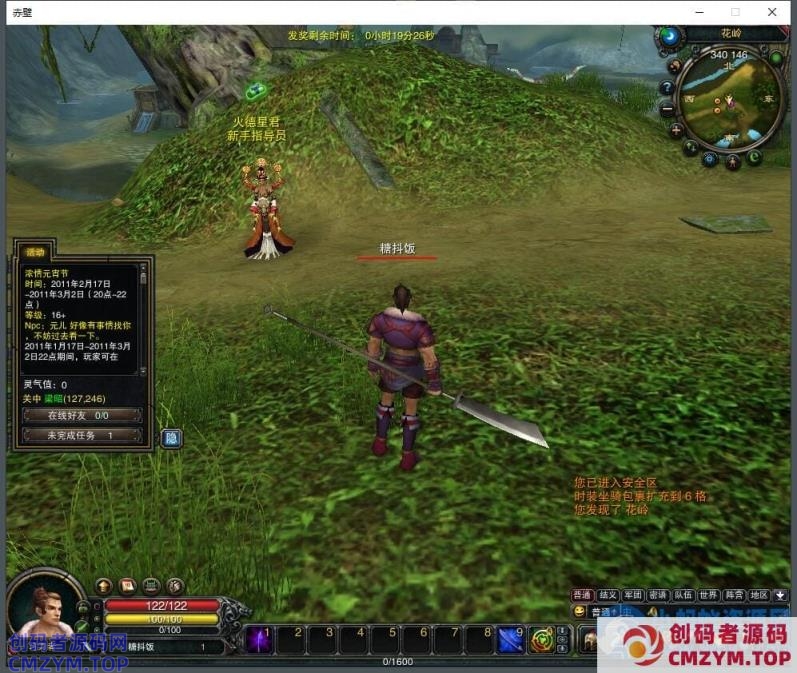Image resolution: width=797 pixels, height=673 pixels.
Task: Close the 赤壁 game window
Action: [x=773, y=12]
